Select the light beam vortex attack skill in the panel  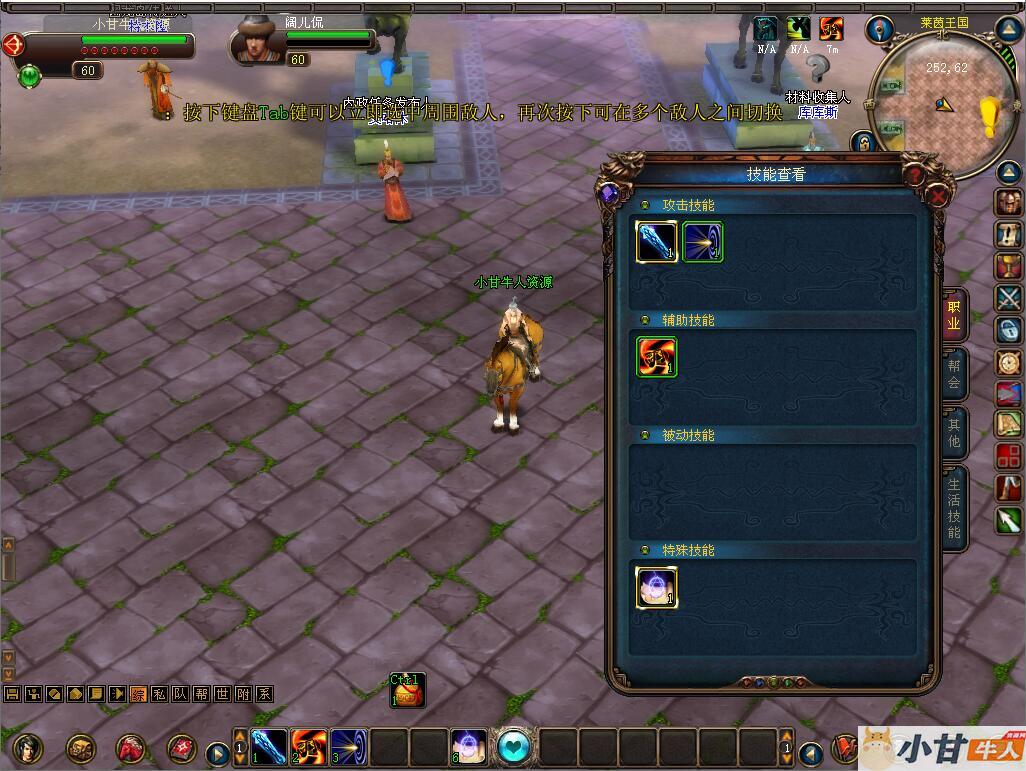pos(702,242)
